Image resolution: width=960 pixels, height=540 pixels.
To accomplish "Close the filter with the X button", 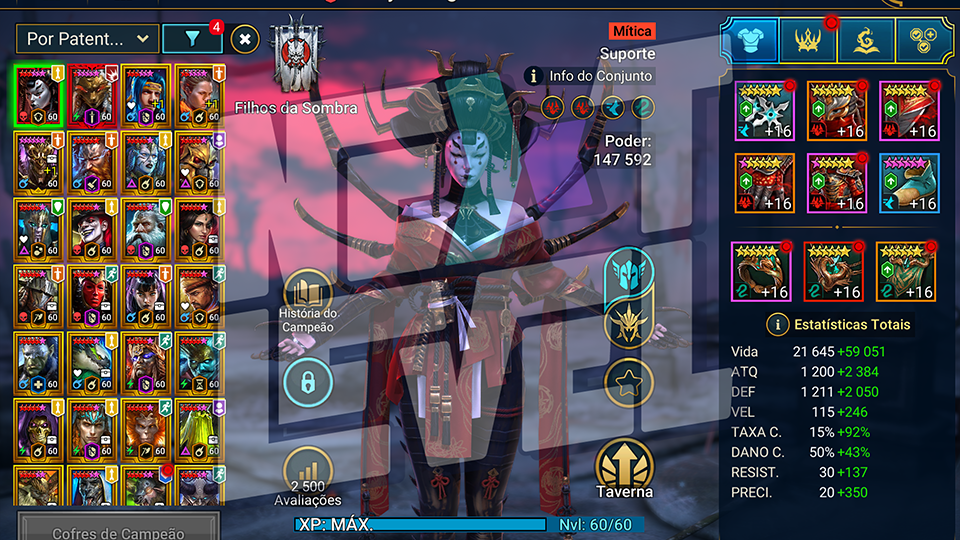I will tap(245, 39).
